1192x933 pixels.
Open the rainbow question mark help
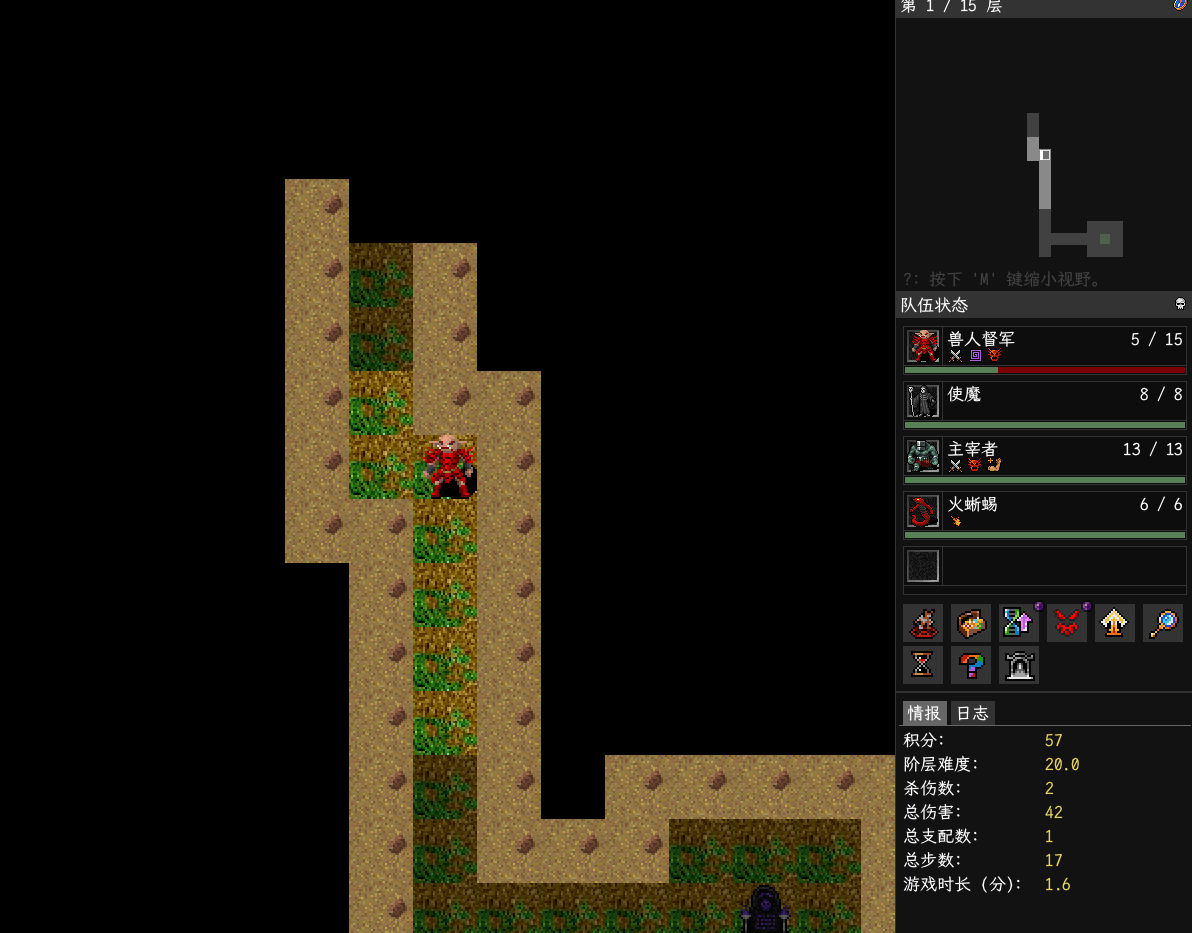[971, 665]
